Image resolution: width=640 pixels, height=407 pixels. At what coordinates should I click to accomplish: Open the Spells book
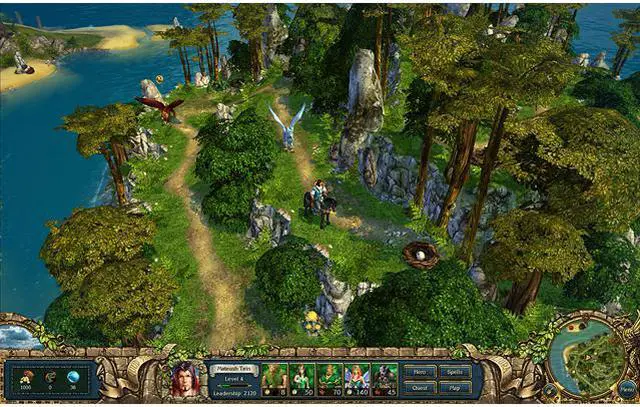click(x=455, y=371)
